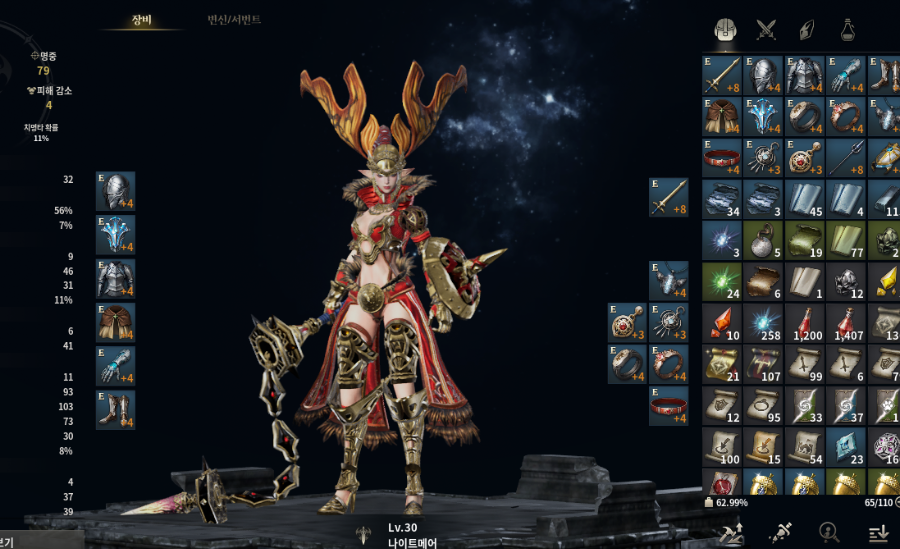Select the ring scroll stack of 95

point(764,405)
